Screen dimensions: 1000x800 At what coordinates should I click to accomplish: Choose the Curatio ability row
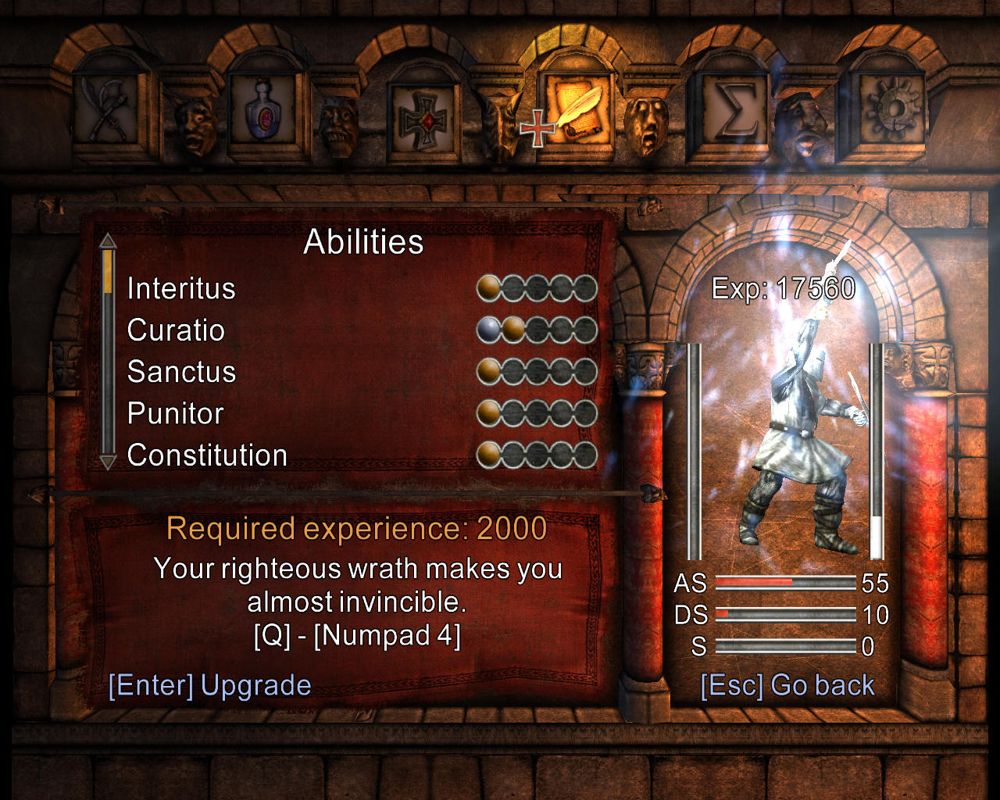176,330
